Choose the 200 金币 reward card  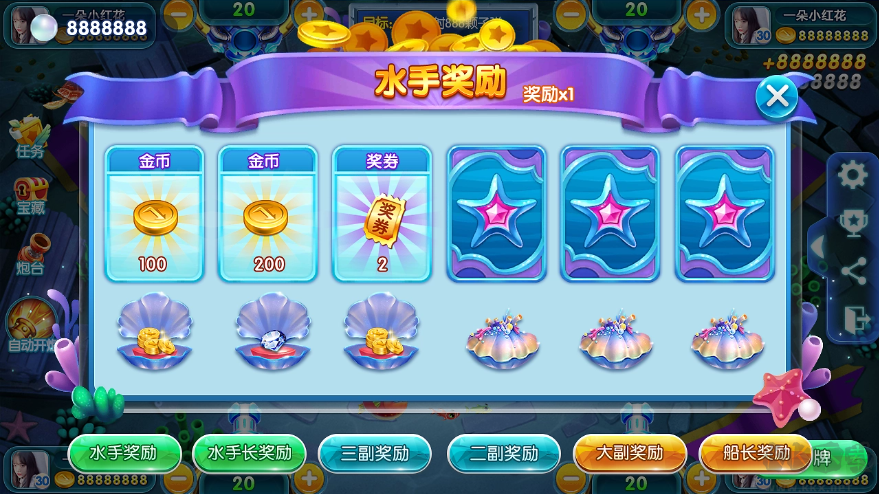(268, 214)
